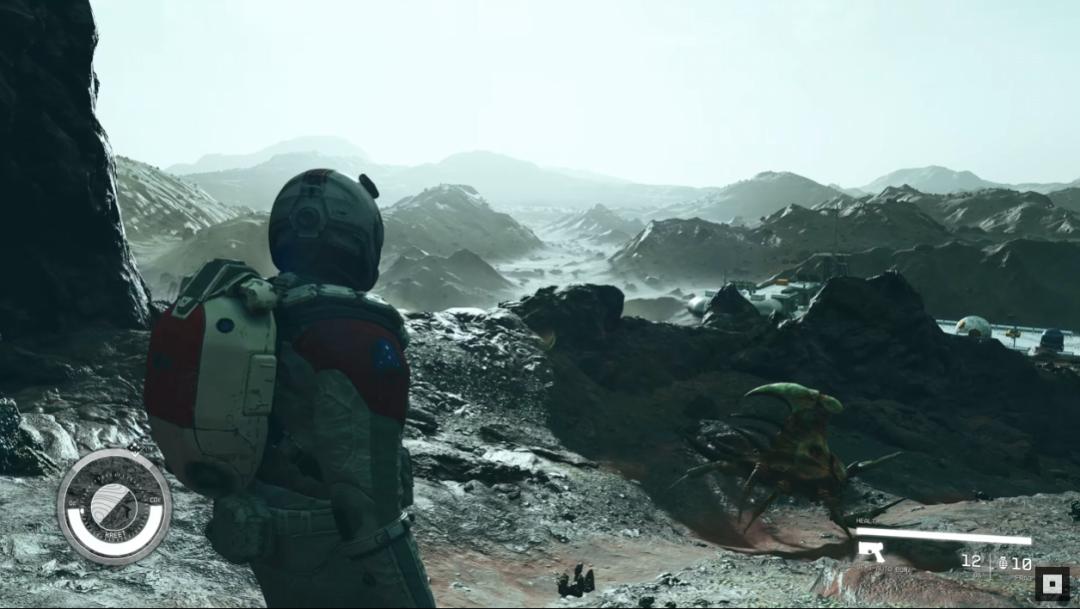Screen dimensions: 1080x609
Task: Click the circular watch compass showing Kreet
Action: point(113,505)
